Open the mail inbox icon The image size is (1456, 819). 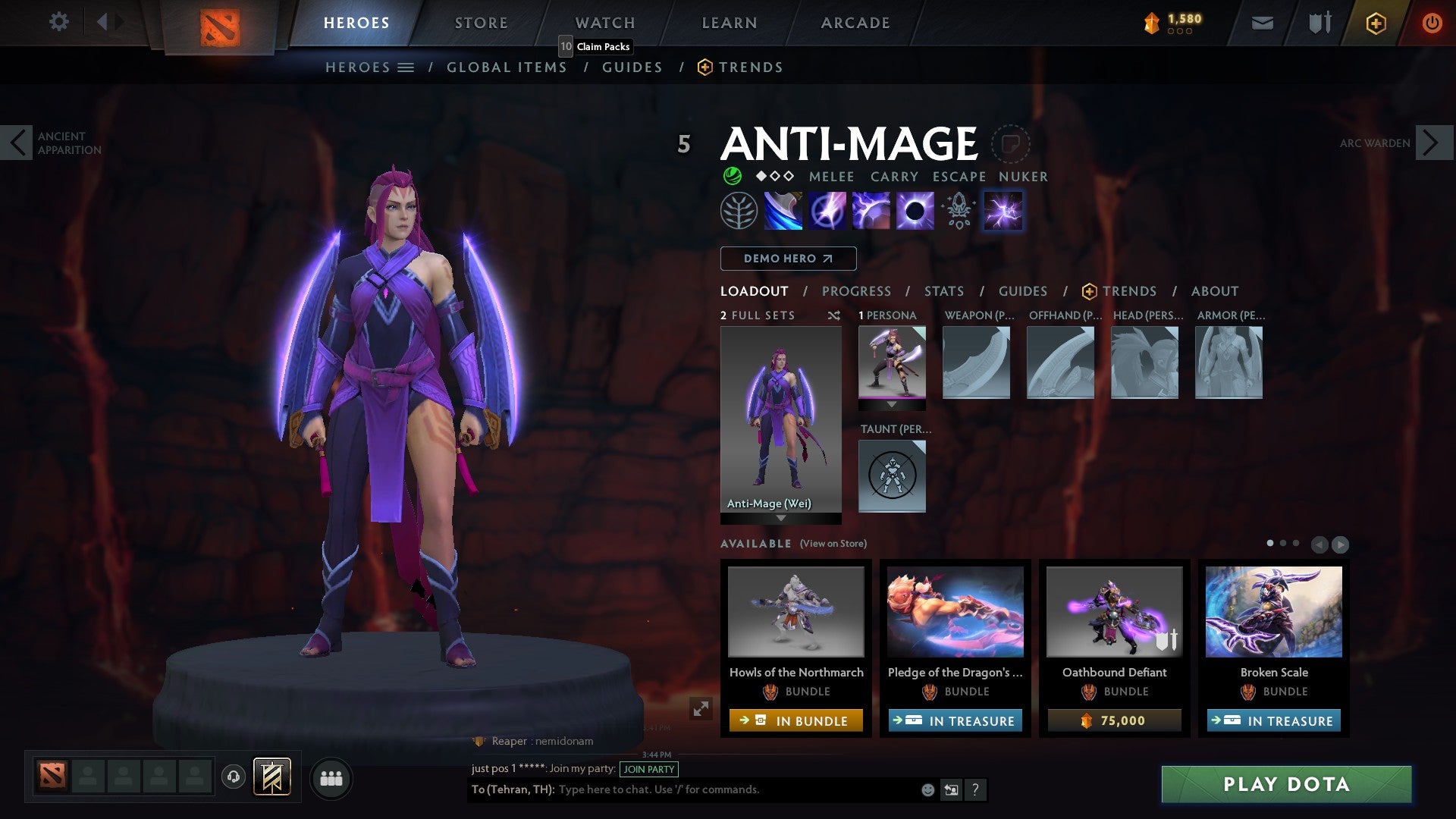click(1262, 23)
